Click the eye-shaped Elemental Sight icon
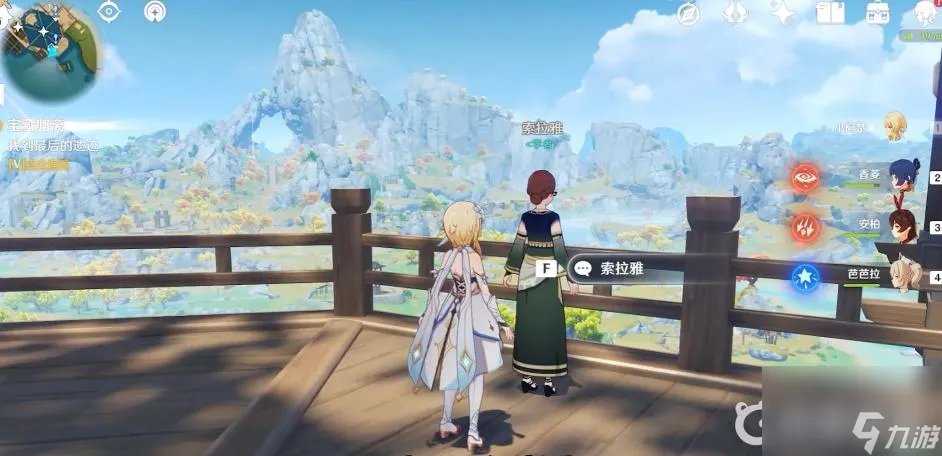The height and width of the screenshot is (456, 942). point(109,11)
